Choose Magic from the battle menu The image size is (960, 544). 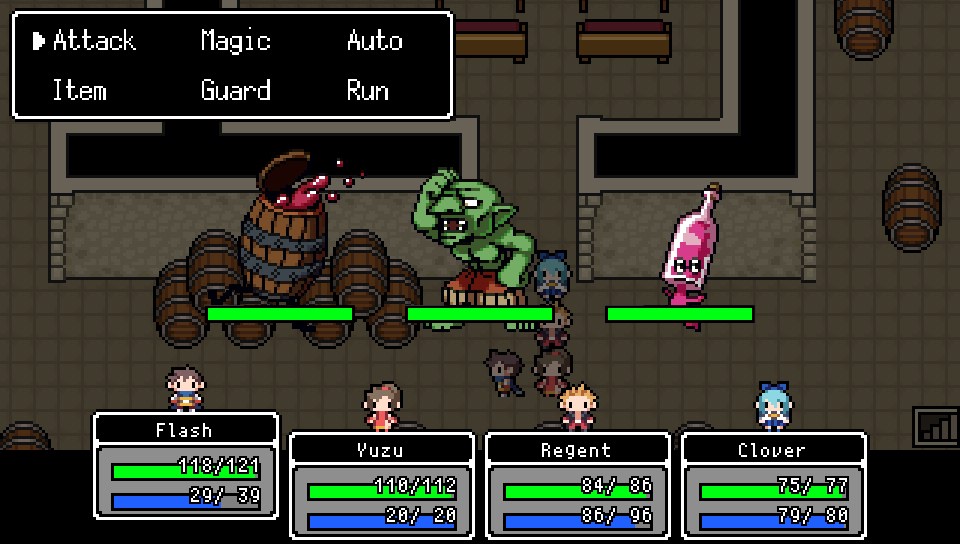point(235,41)
